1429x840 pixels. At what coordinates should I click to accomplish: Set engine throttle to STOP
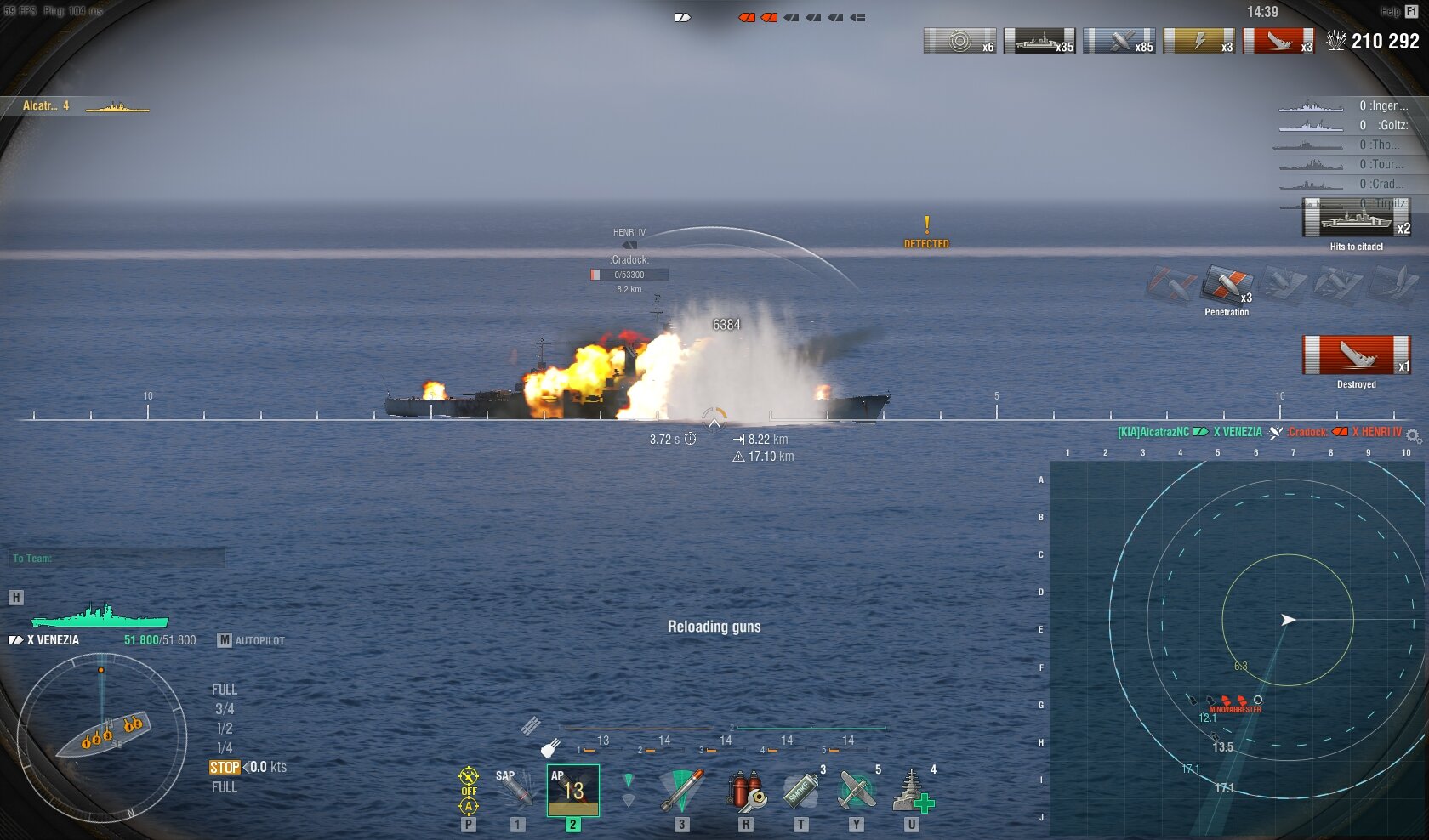(225, 767)
